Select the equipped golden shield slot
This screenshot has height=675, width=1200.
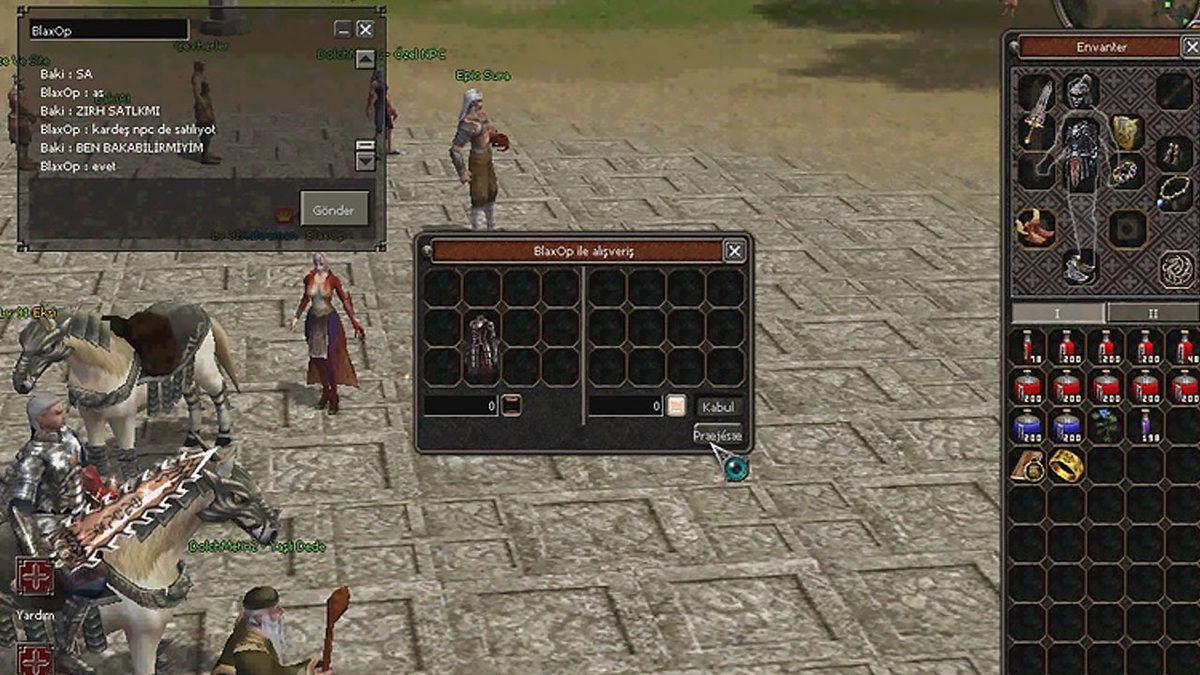(x=1127, y=131)
